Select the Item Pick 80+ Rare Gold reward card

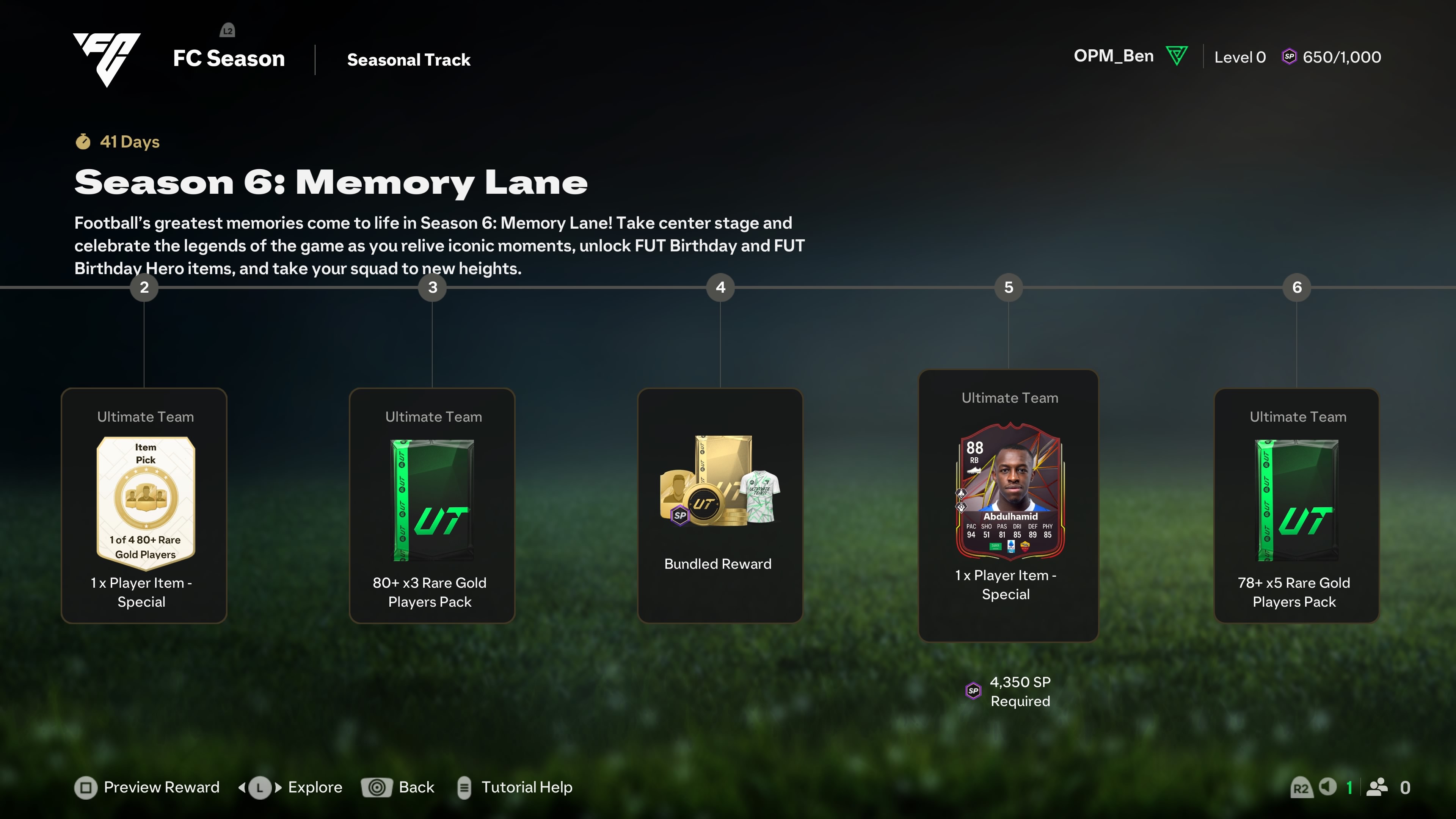point(144,505)
